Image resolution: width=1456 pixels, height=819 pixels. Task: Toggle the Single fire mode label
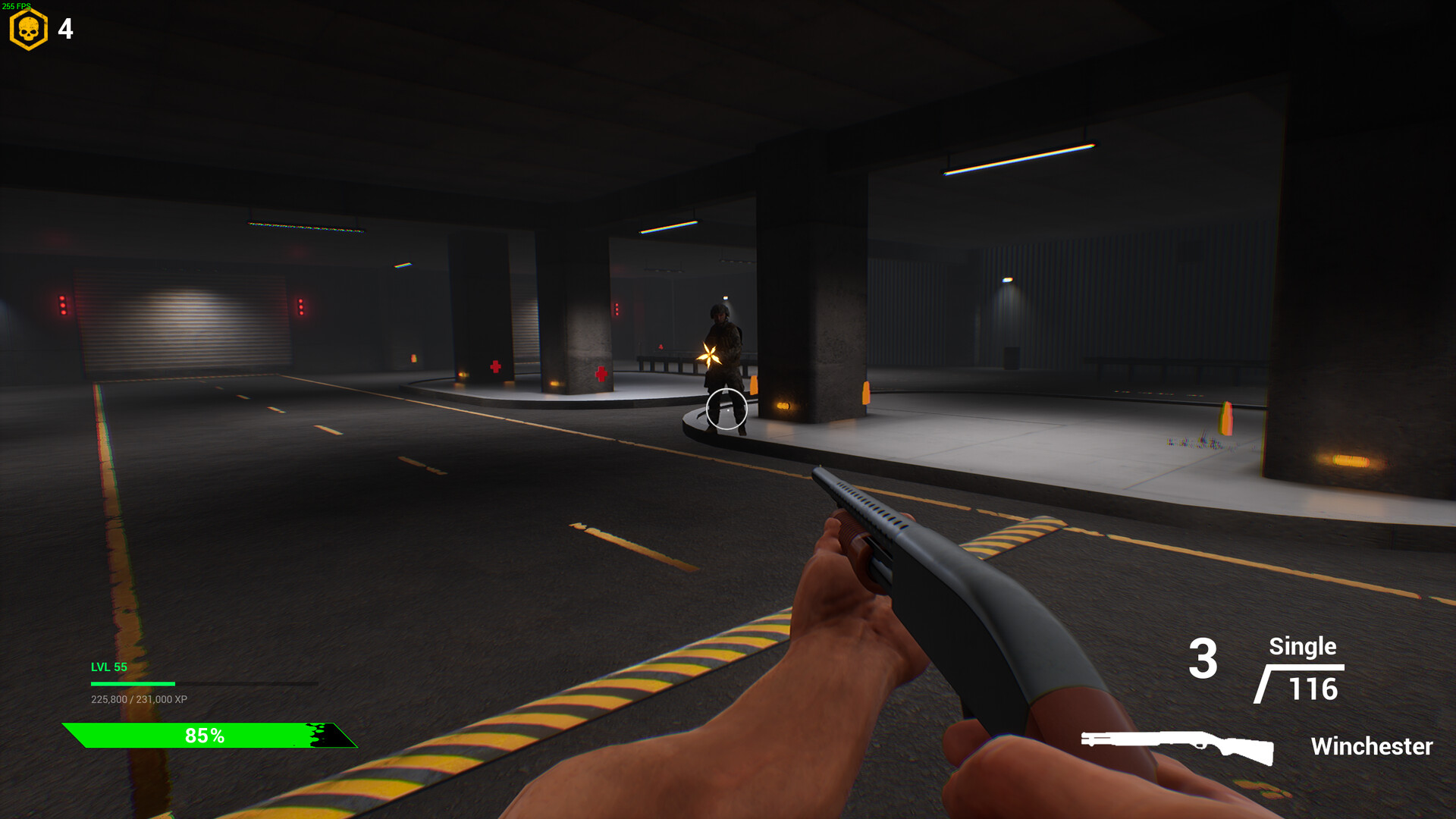point(1302,648)
